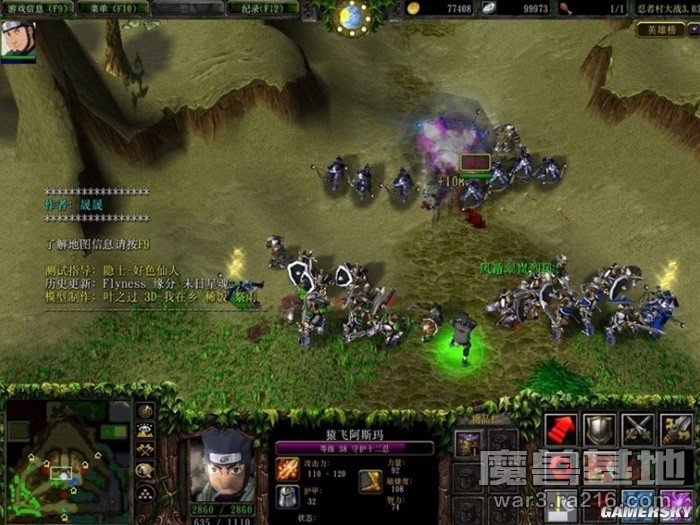This screenshot has height=525, width=700.
Task: Click the hero attributes boot icon
Action: pyautogui.click(x=372, y=482)
